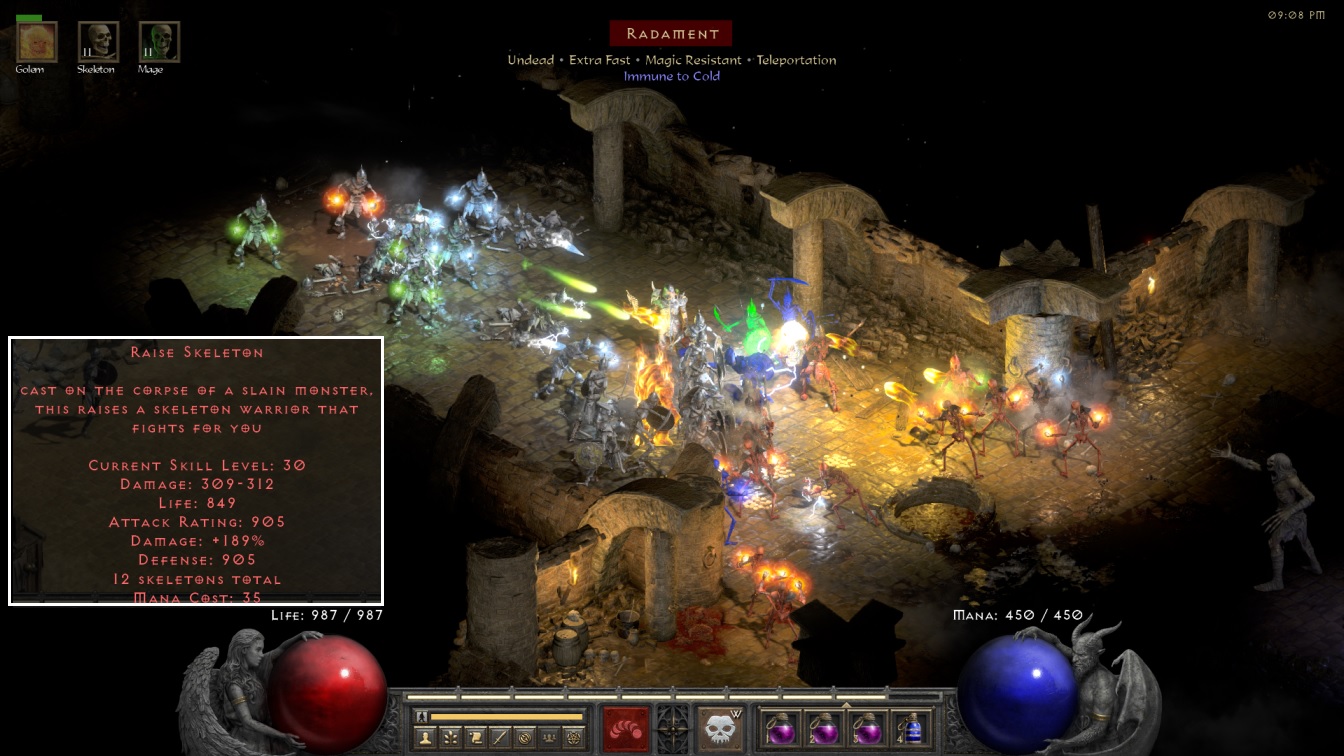Open the game menu pentagram icon

click(x=573, y=738)
